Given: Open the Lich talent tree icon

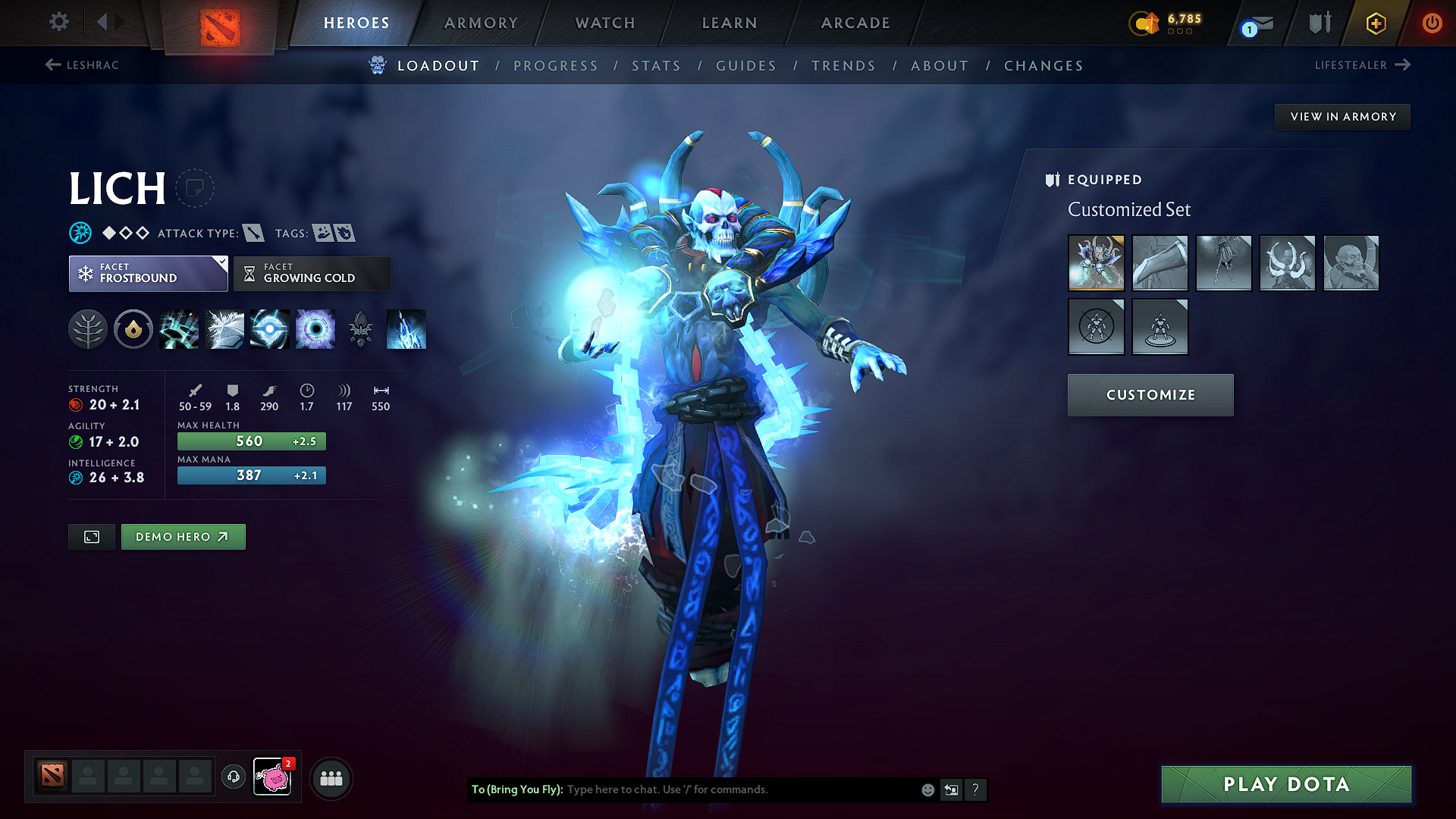Looking at the screenshot, I should point(88,329).
